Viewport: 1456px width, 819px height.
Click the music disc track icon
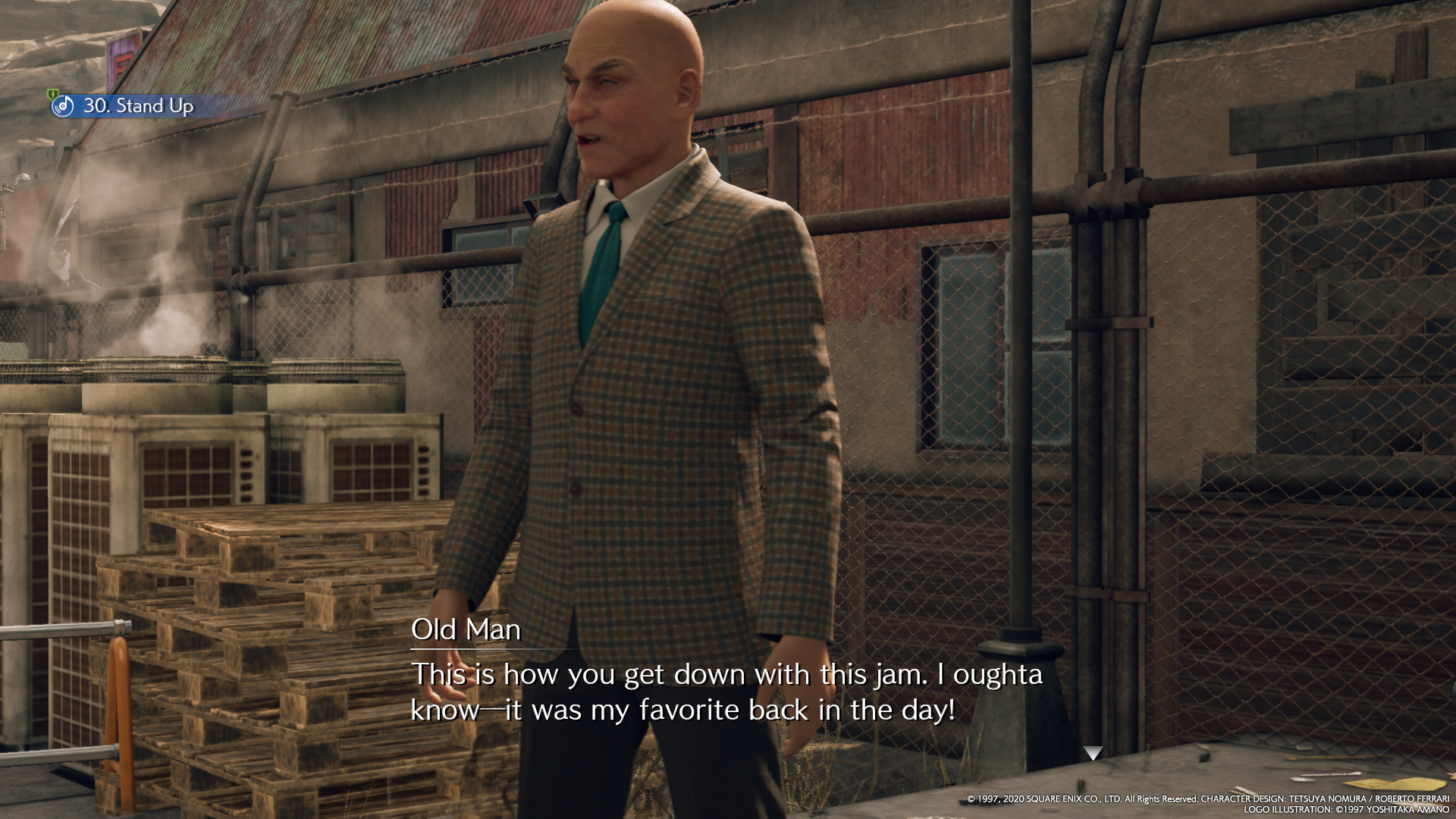[63, 105]
